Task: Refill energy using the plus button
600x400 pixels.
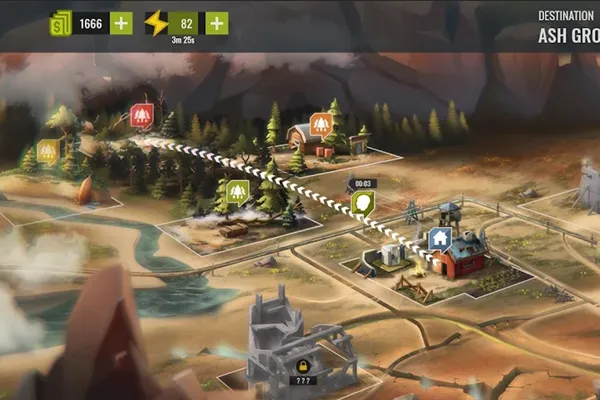Action: (216, 23)
